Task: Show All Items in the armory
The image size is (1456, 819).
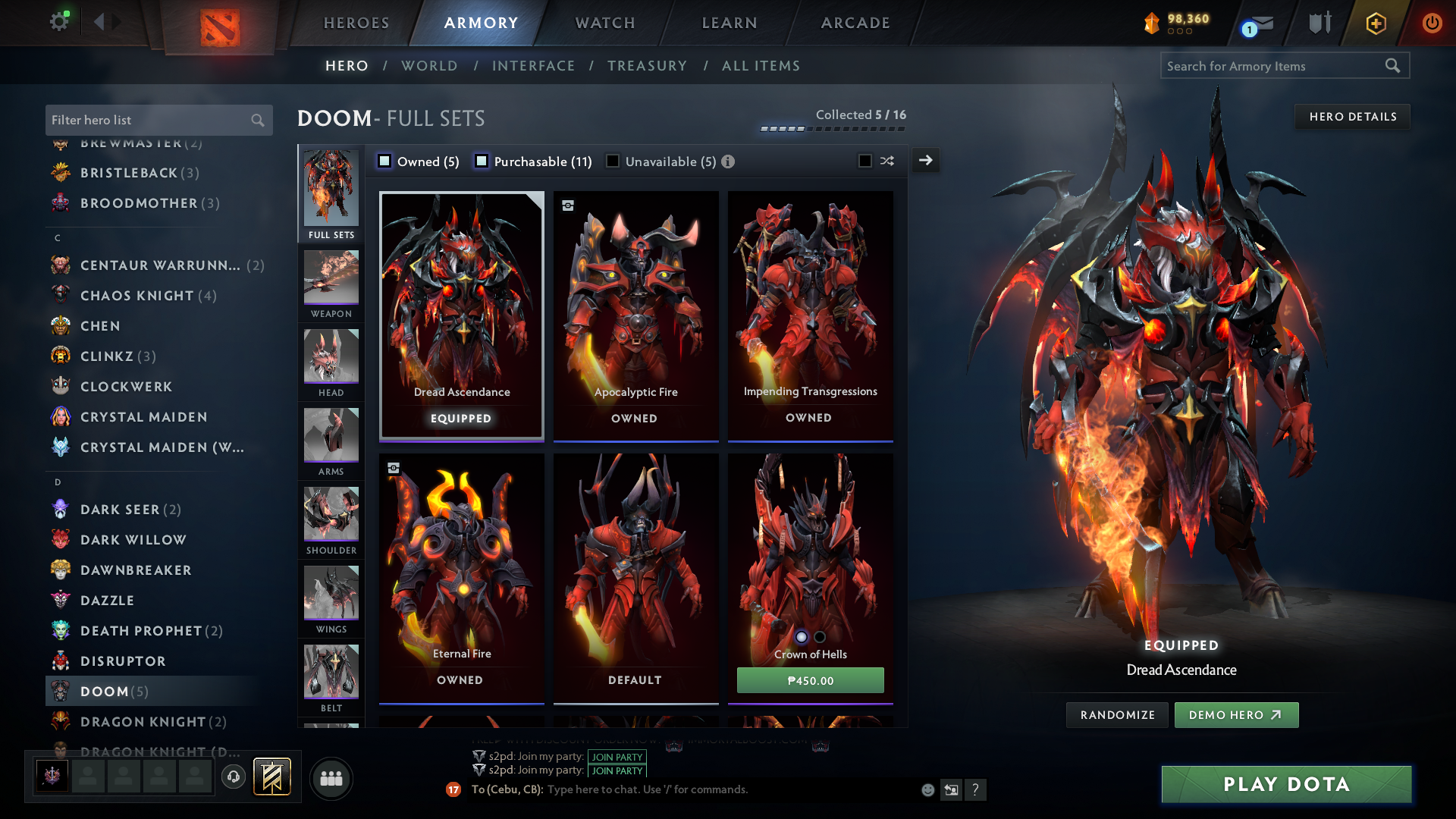Action: (761, 66)
